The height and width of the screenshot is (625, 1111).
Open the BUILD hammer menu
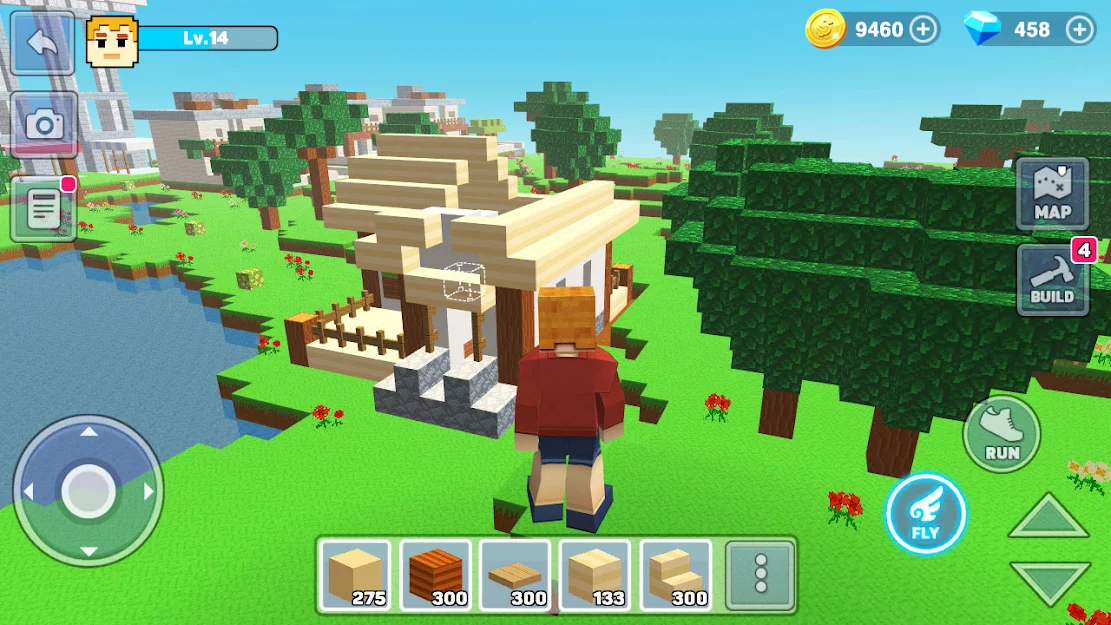(1052, 280)
